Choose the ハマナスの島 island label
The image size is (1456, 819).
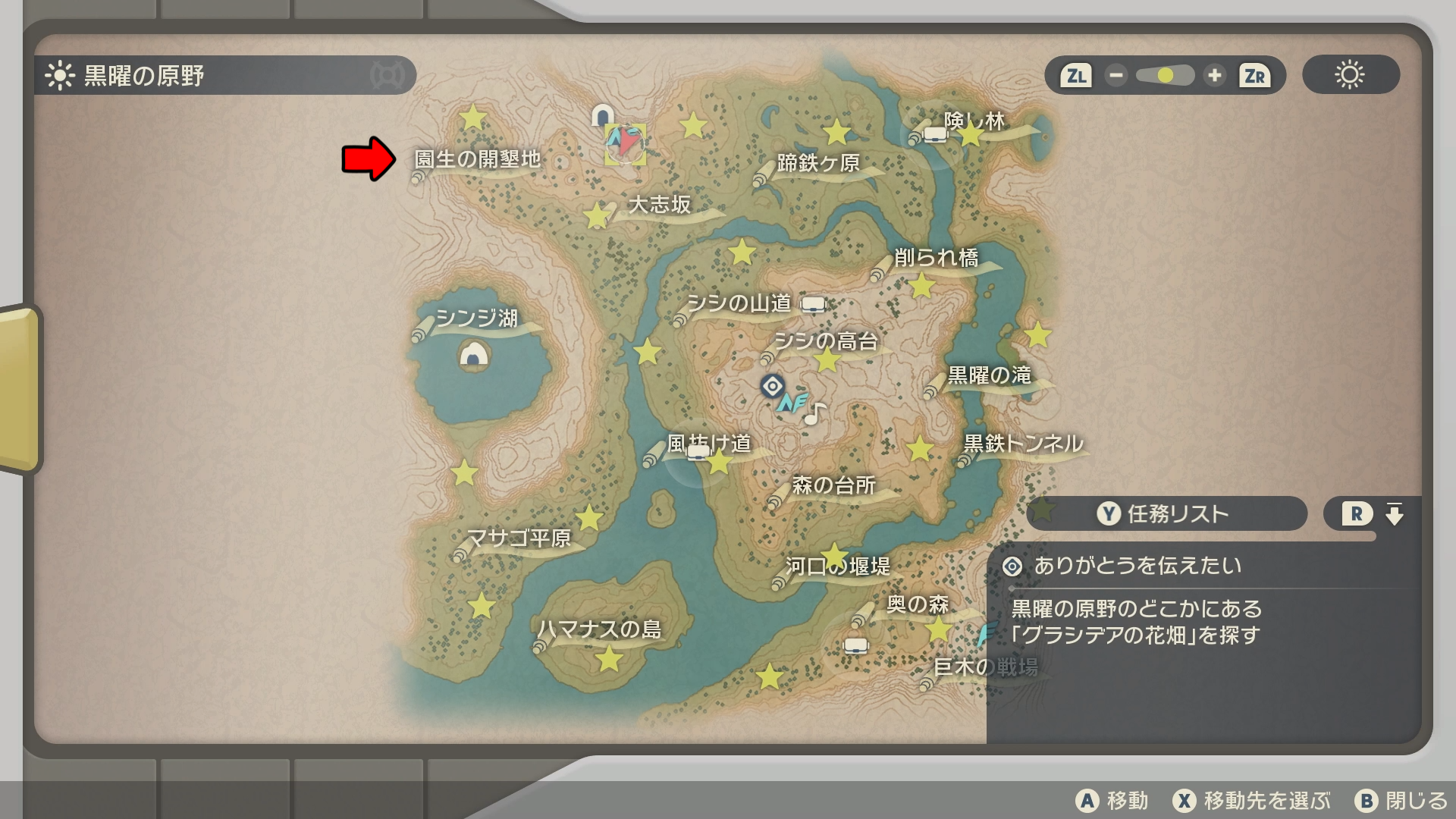(599, 629)
